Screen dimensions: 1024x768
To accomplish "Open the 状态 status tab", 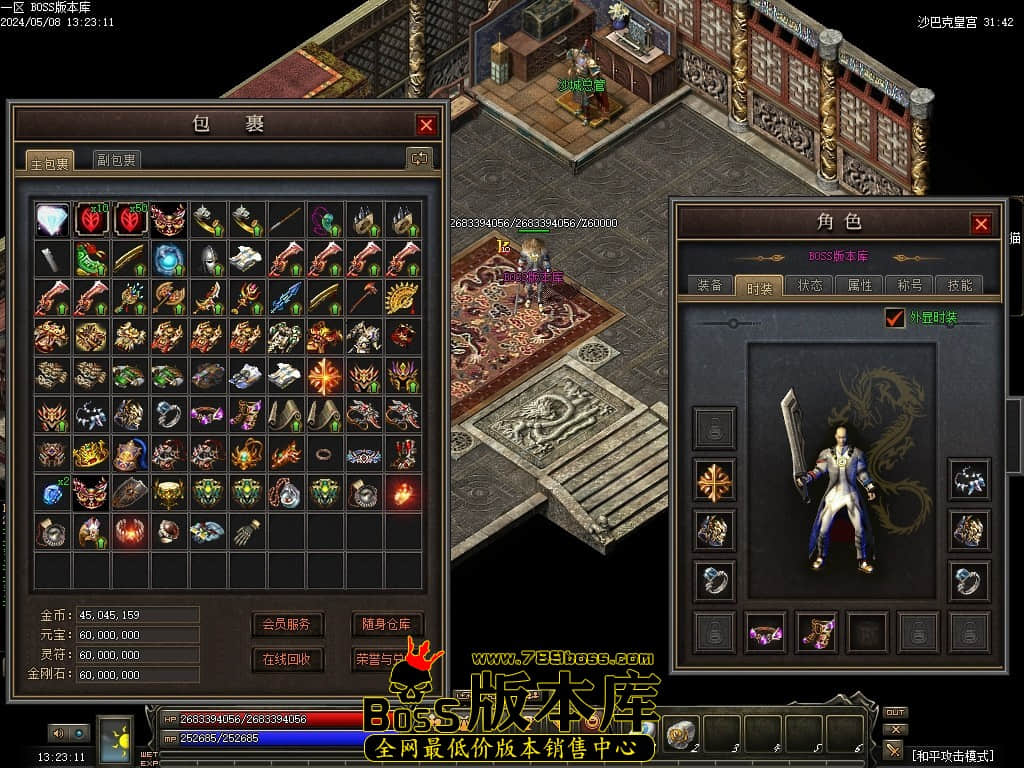I will [810, 286].
